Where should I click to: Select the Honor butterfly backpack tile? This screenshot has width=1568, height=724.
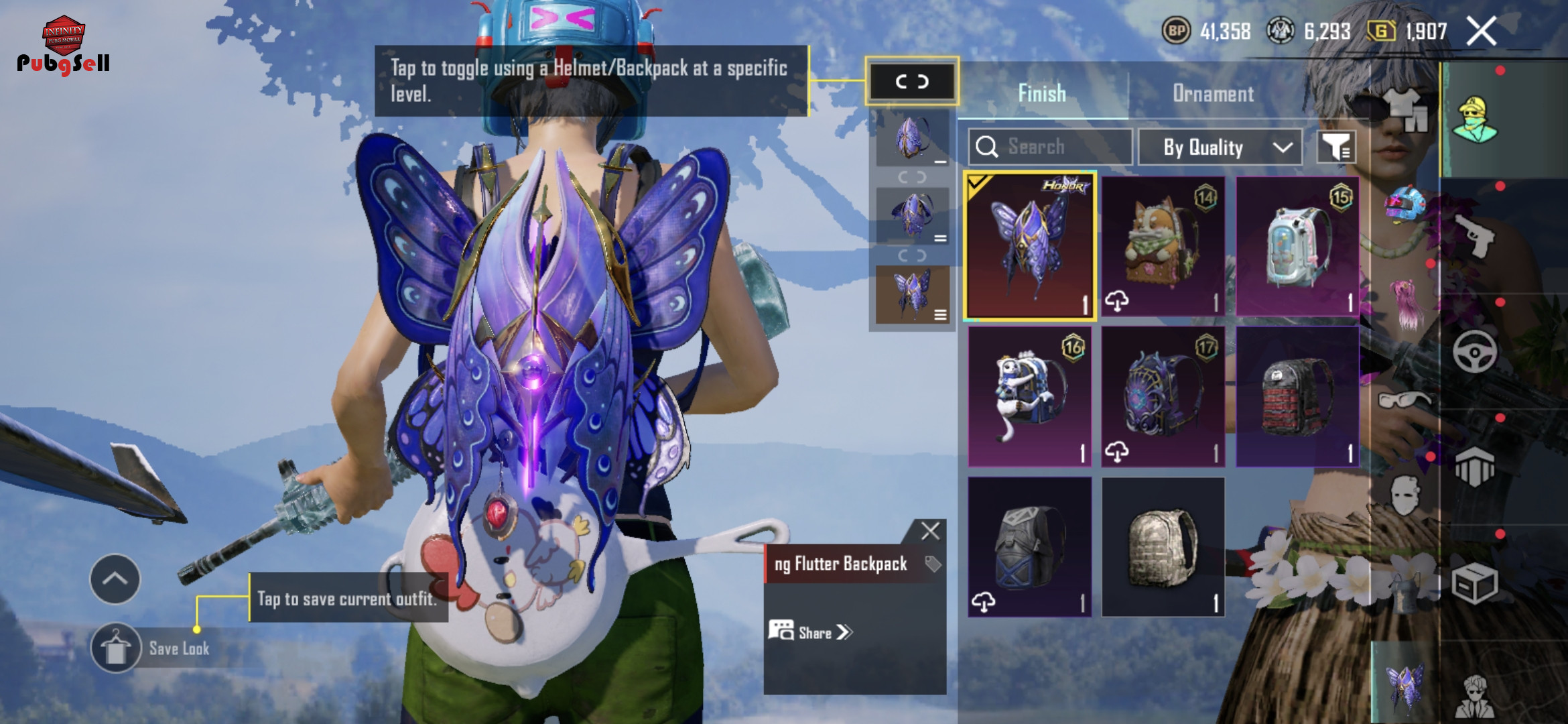click(x=1030, y=246)
